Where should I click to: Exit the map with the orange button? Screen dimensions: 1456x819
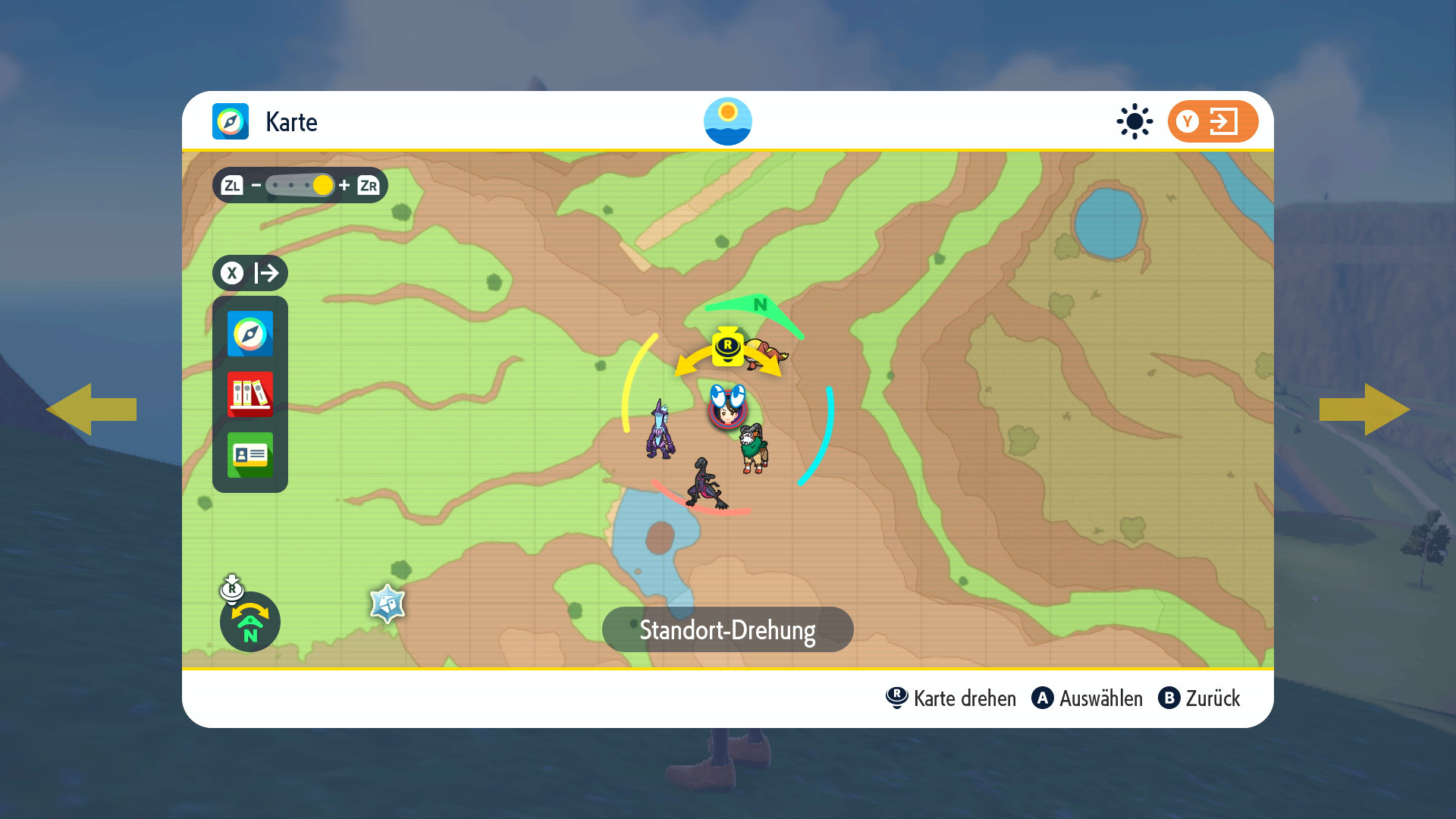point(1213,121)
